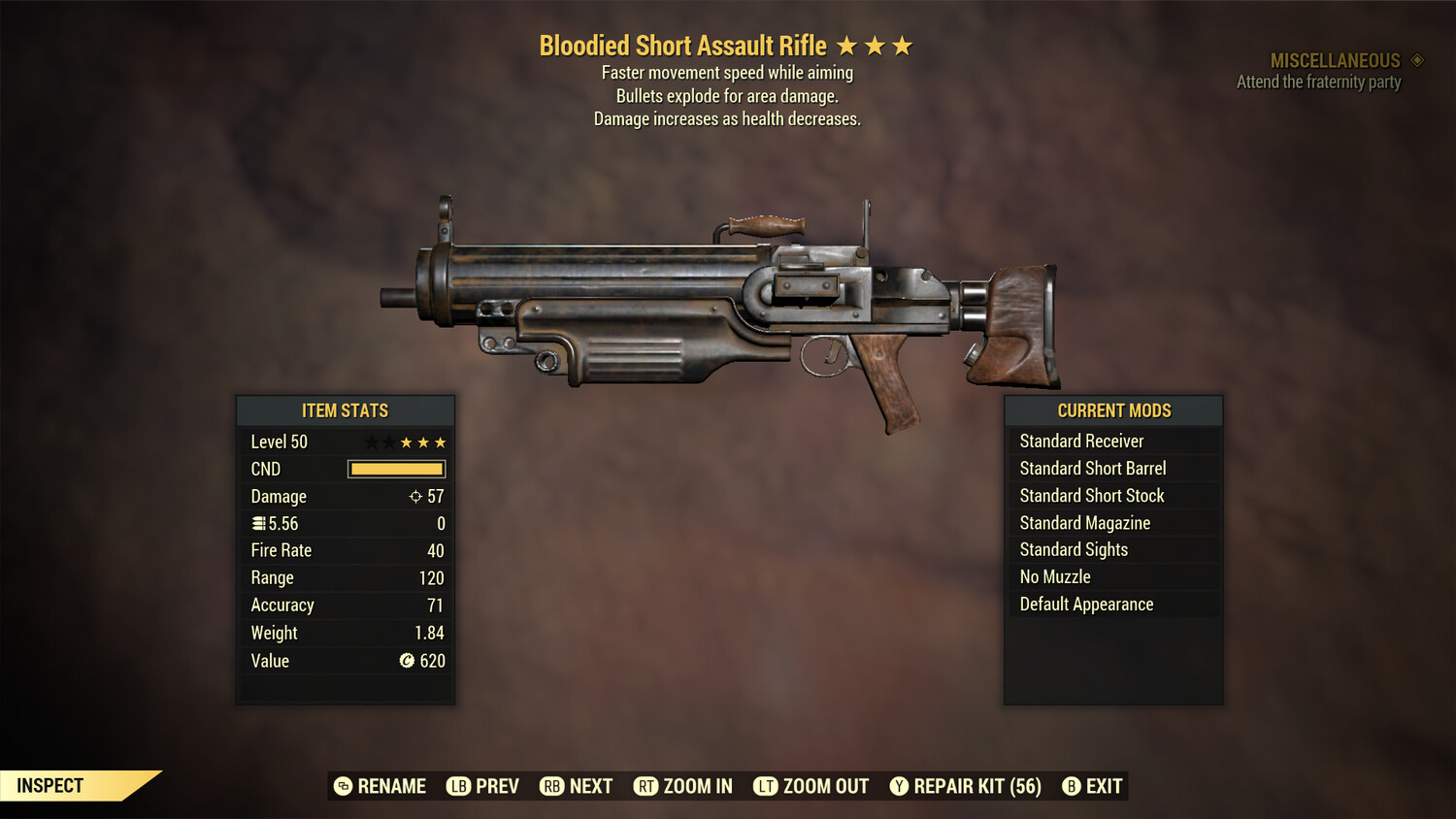Image resolution: width=1456 pixels, height=819 pixels.
Task: Select the 5.56 ammo icon
Action: click(259, 523)
